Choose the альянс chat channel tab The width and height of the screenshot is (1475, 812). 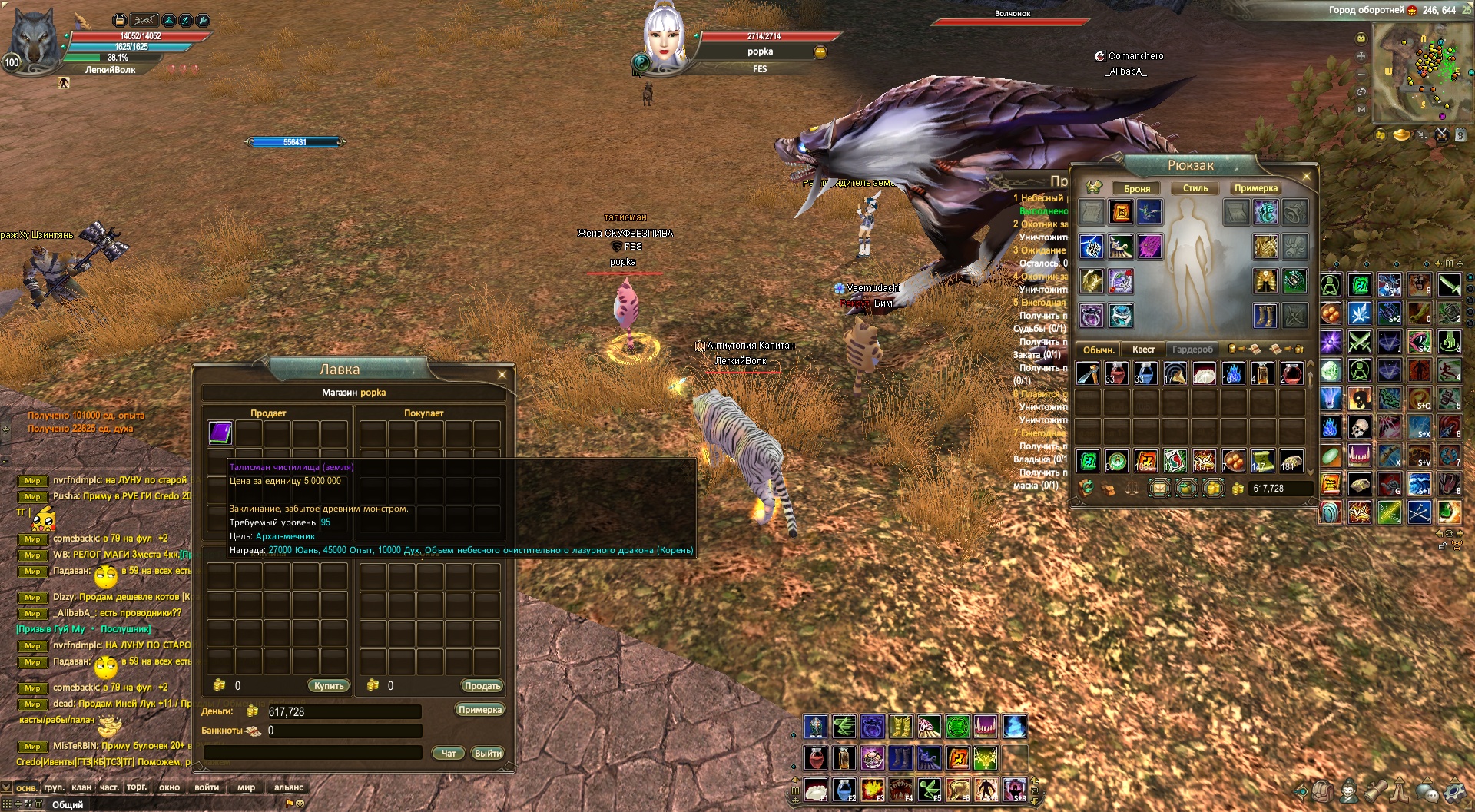289,787
